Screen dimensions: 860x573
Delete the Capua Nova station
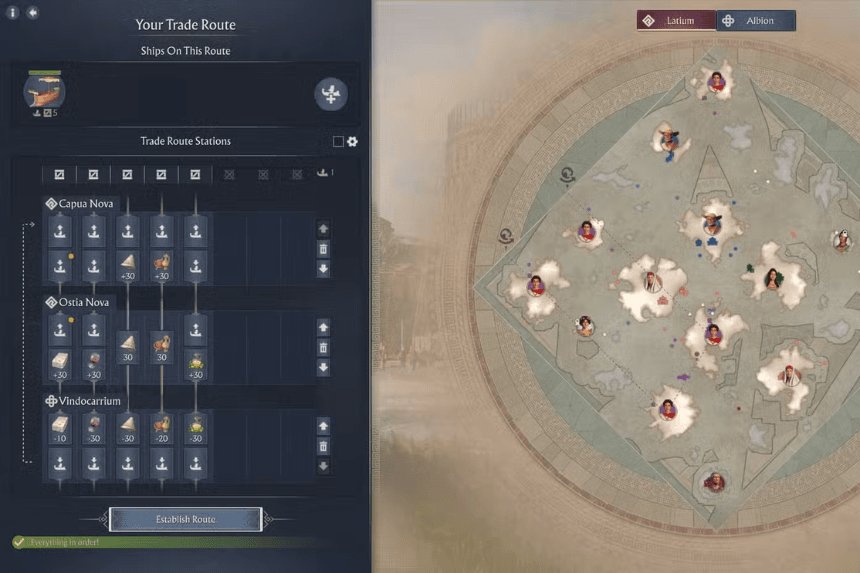[323, 249]
